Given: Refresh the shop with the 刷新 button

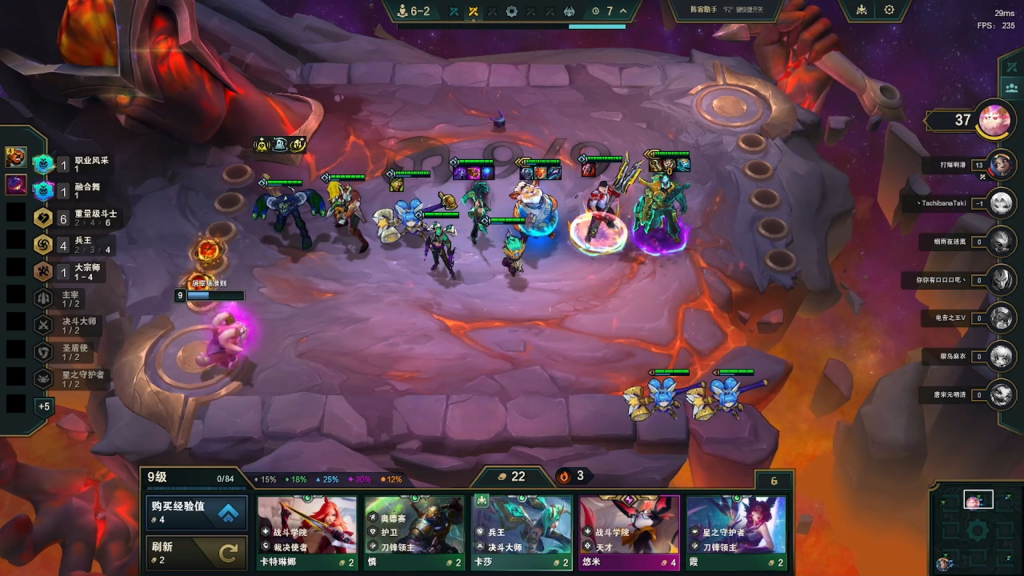Looking at the screenshot, I should tap(196, 552).
